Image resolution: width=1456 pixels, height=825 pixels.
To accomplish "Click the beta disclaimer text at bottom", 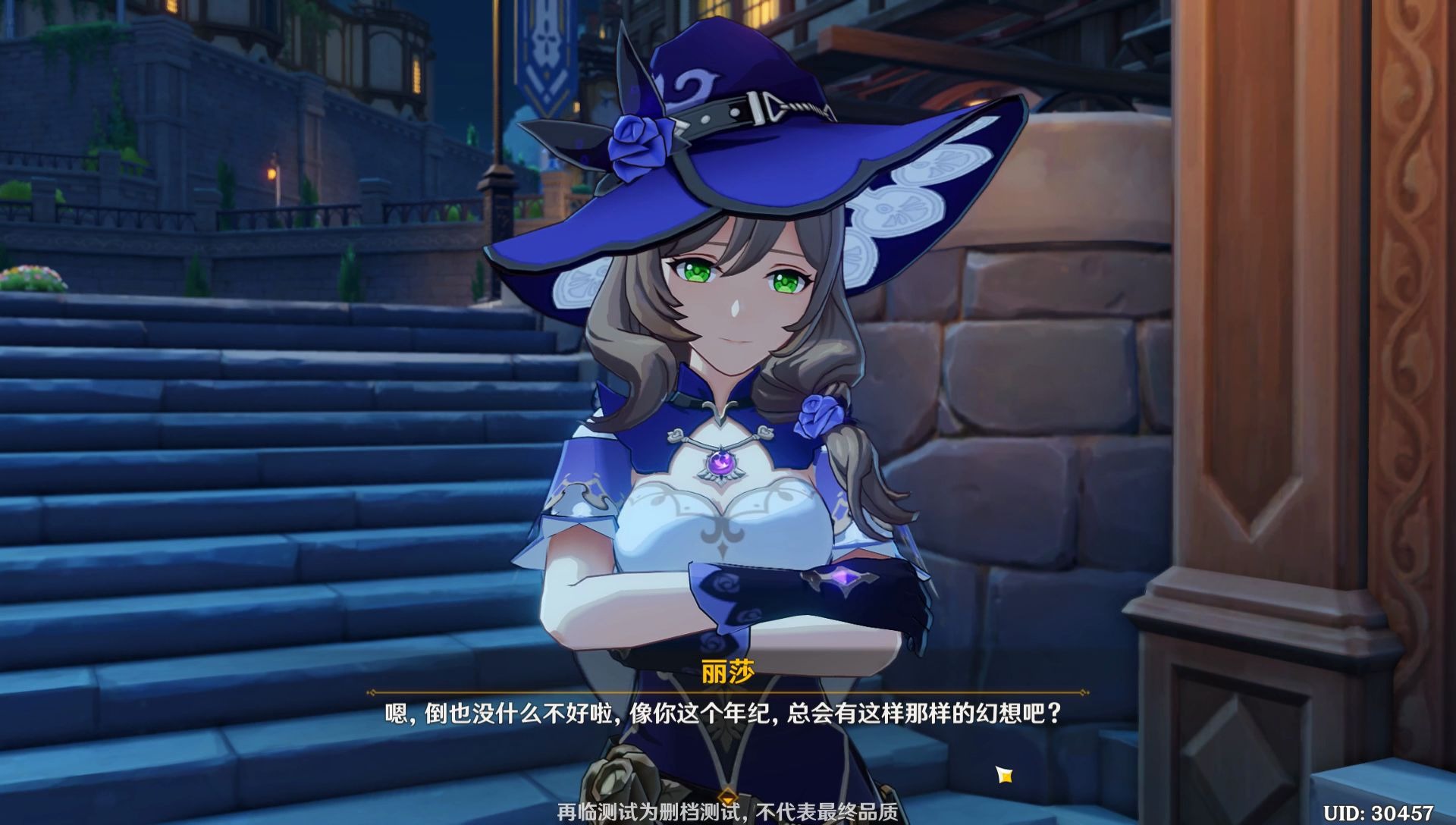I will (728, 812).
